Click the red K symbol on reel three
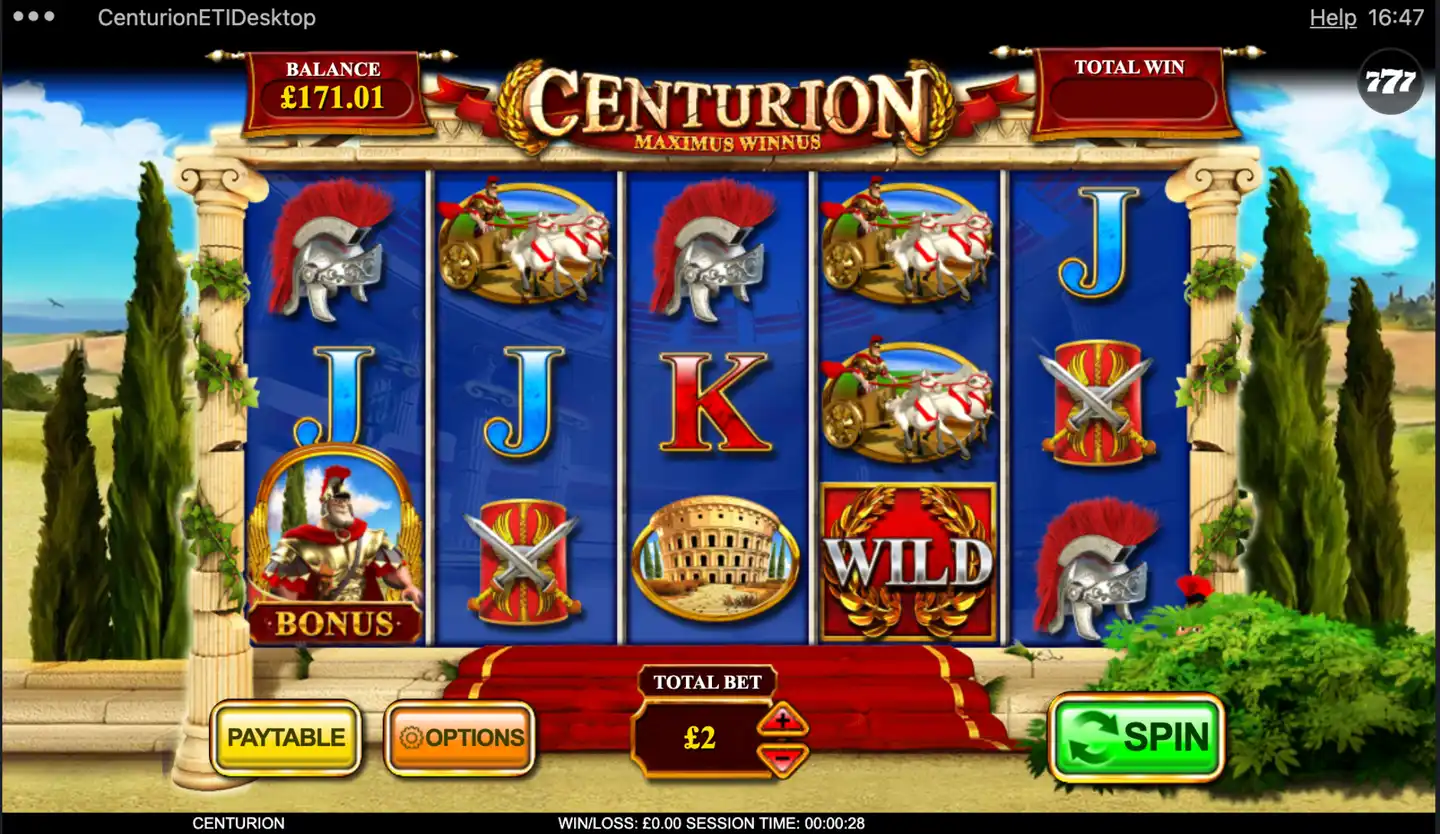Screen dimensions: 1440x834 tap(714, 400)
